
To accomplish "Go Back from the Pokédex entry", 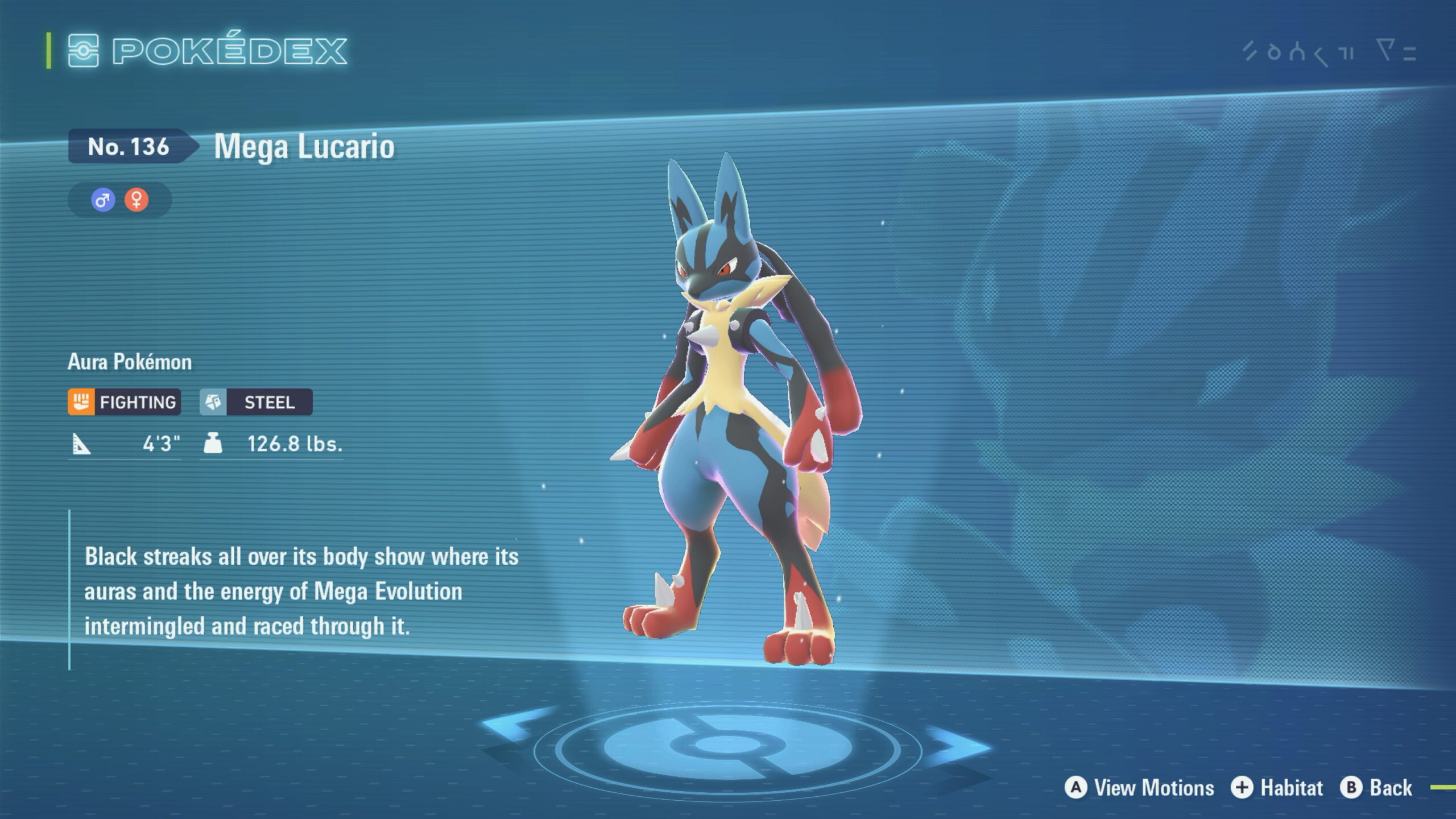I will click(1376, 788).
